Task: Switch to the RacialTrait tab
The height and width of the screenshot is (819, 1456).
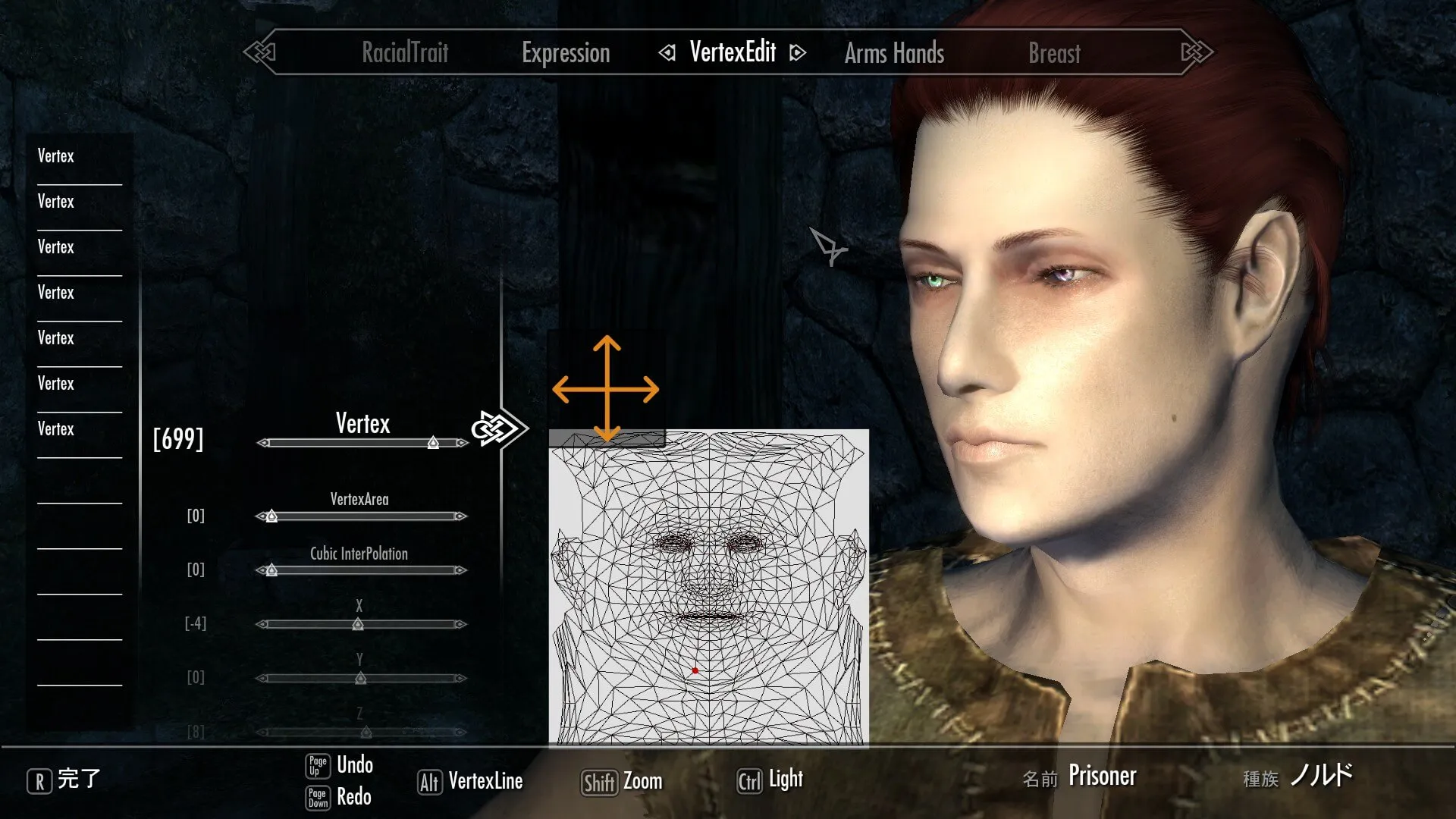Action: [x=405, y=53]
